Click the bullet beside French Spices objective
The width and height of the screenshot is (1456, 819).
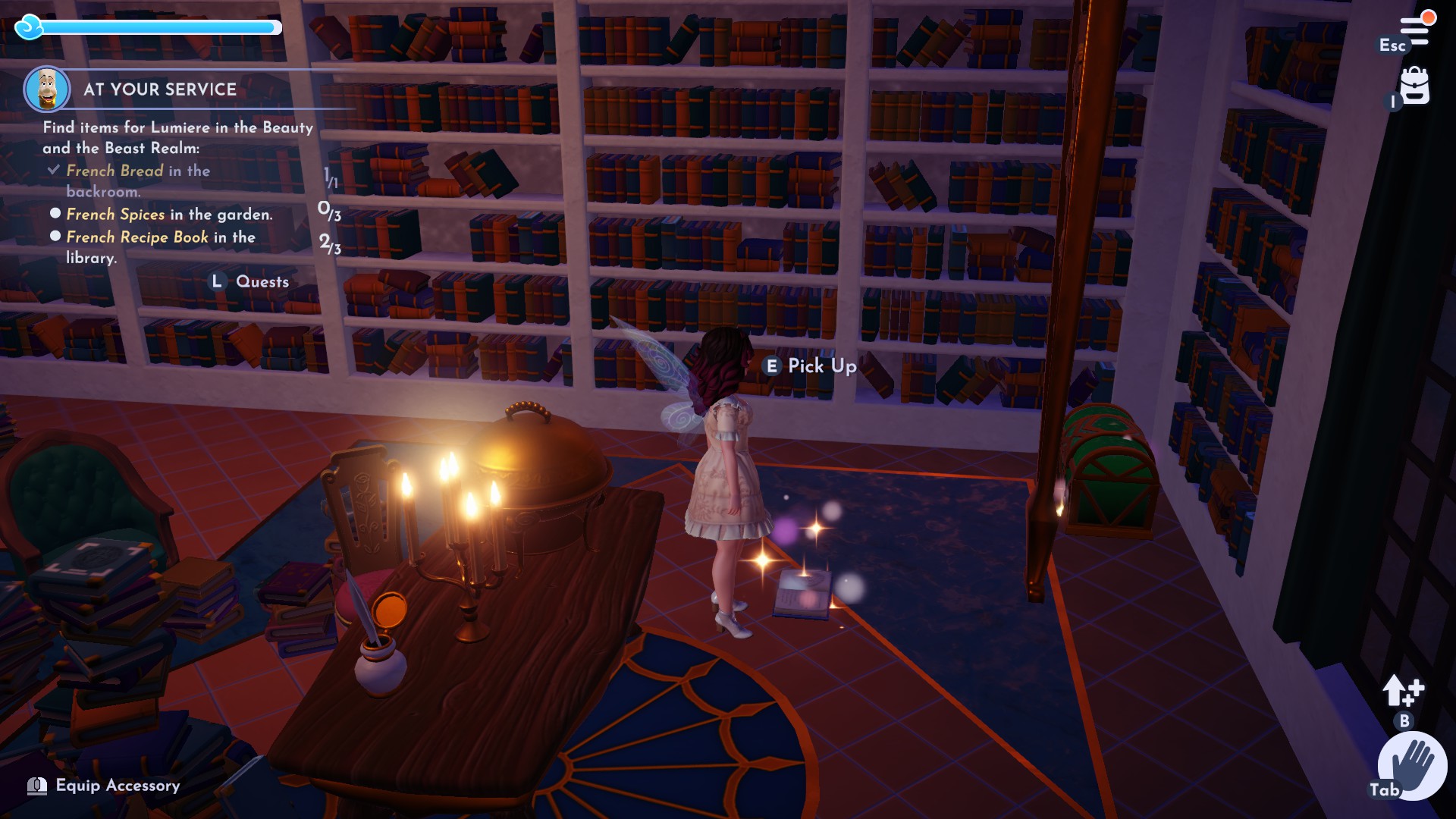55,214
